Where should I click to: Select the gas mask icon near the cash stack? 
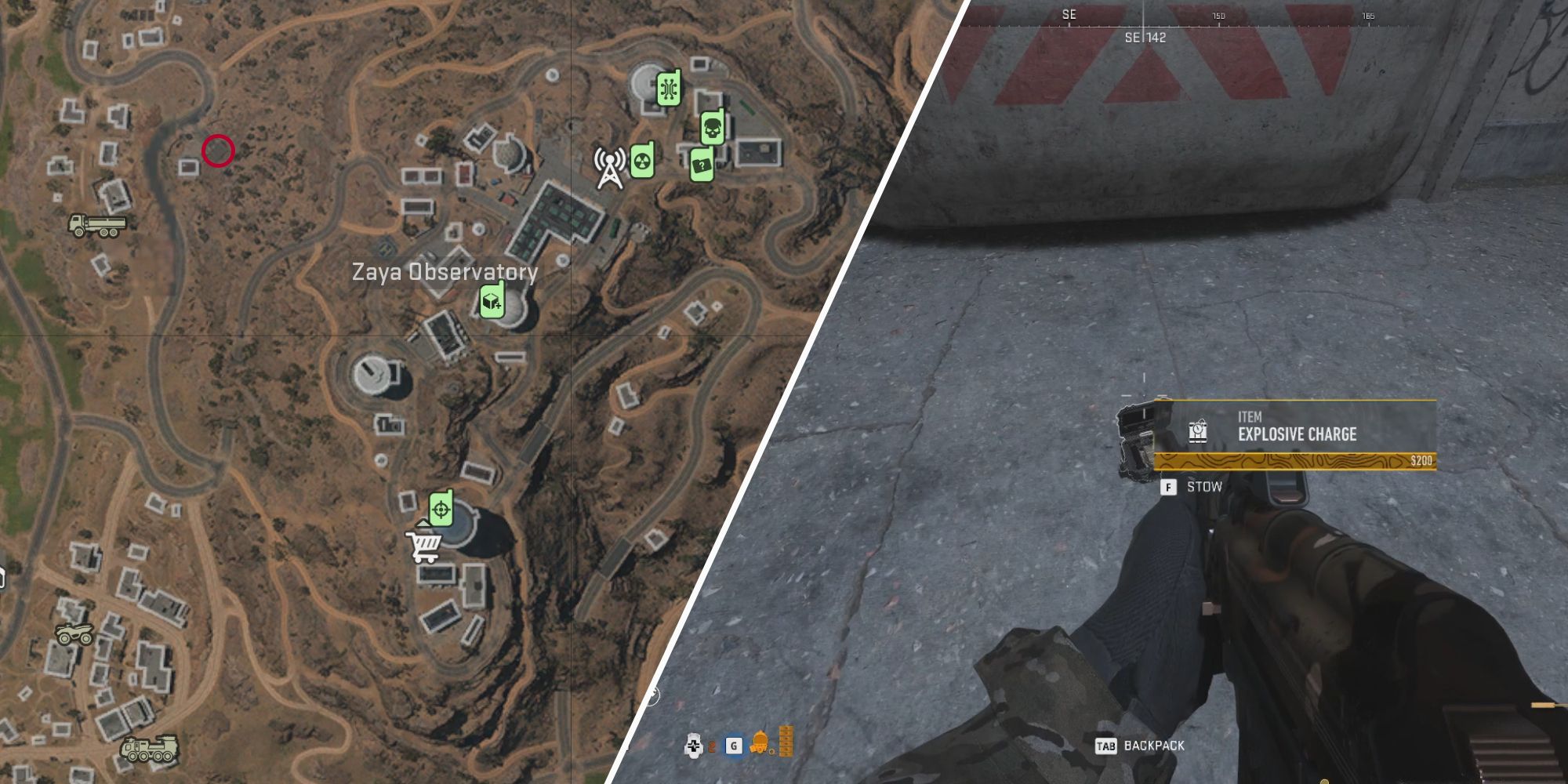(x=759, y=744)
